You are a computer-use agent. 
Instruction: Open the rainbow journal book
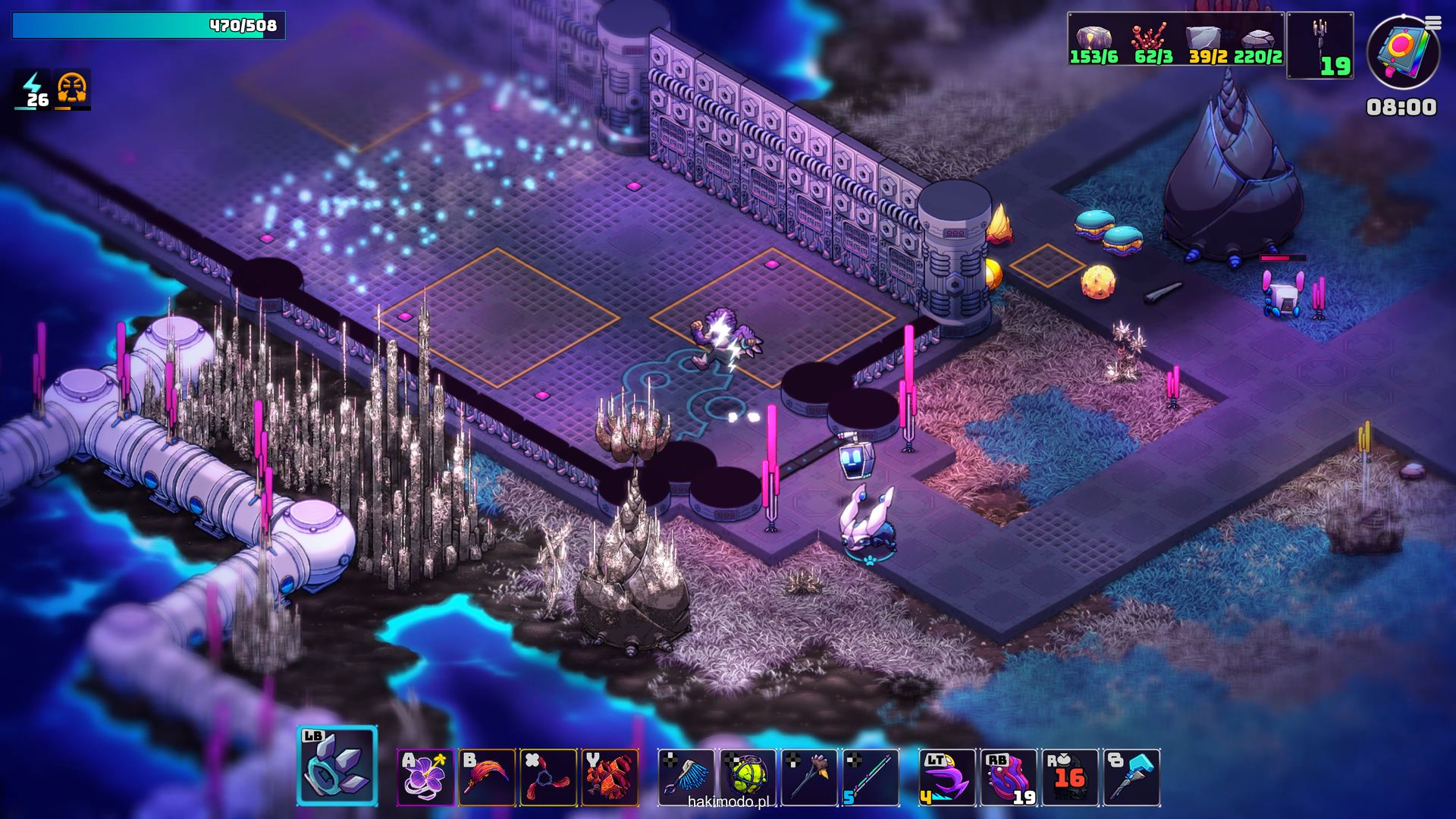click(1401, 53)
